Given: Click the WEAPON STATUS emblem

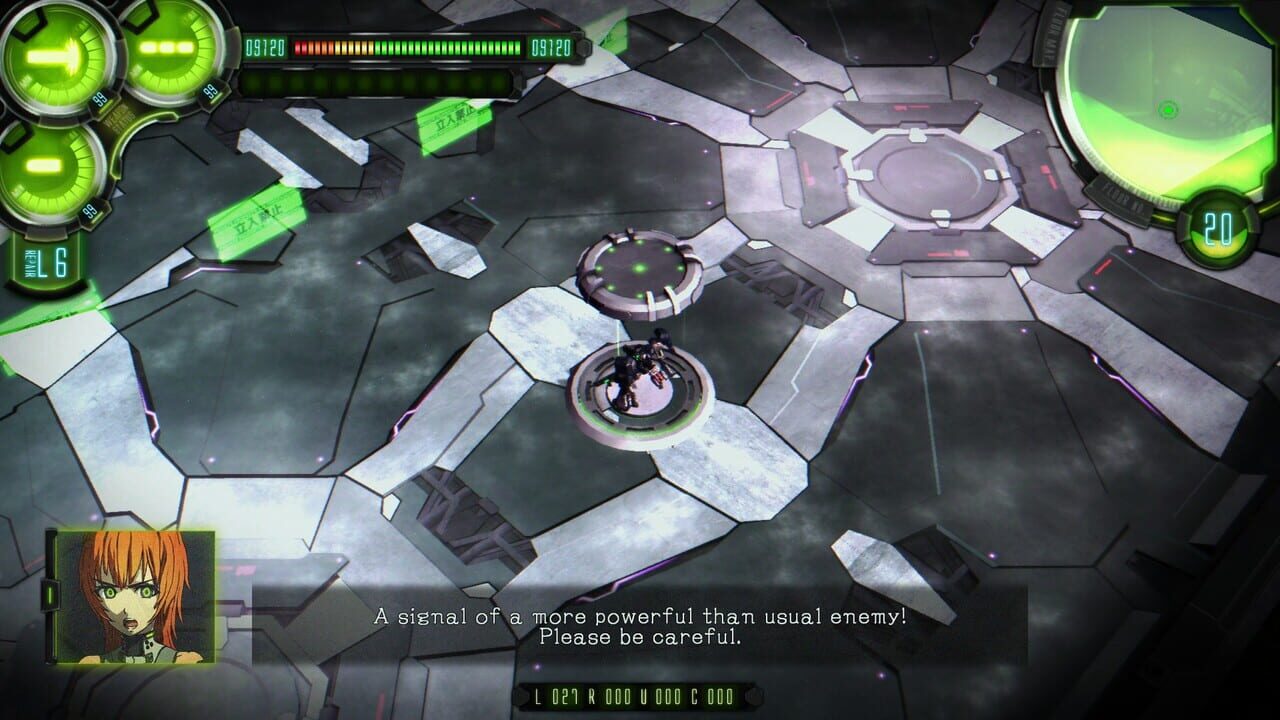Looking at the screenshot, I should (x=121, y=117).
